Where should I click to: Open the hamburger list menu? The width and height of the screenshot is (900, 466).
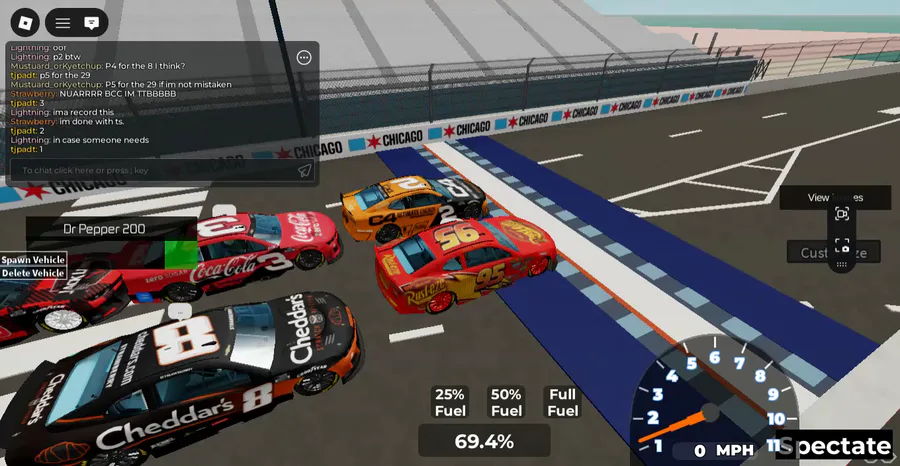point(63,21)
